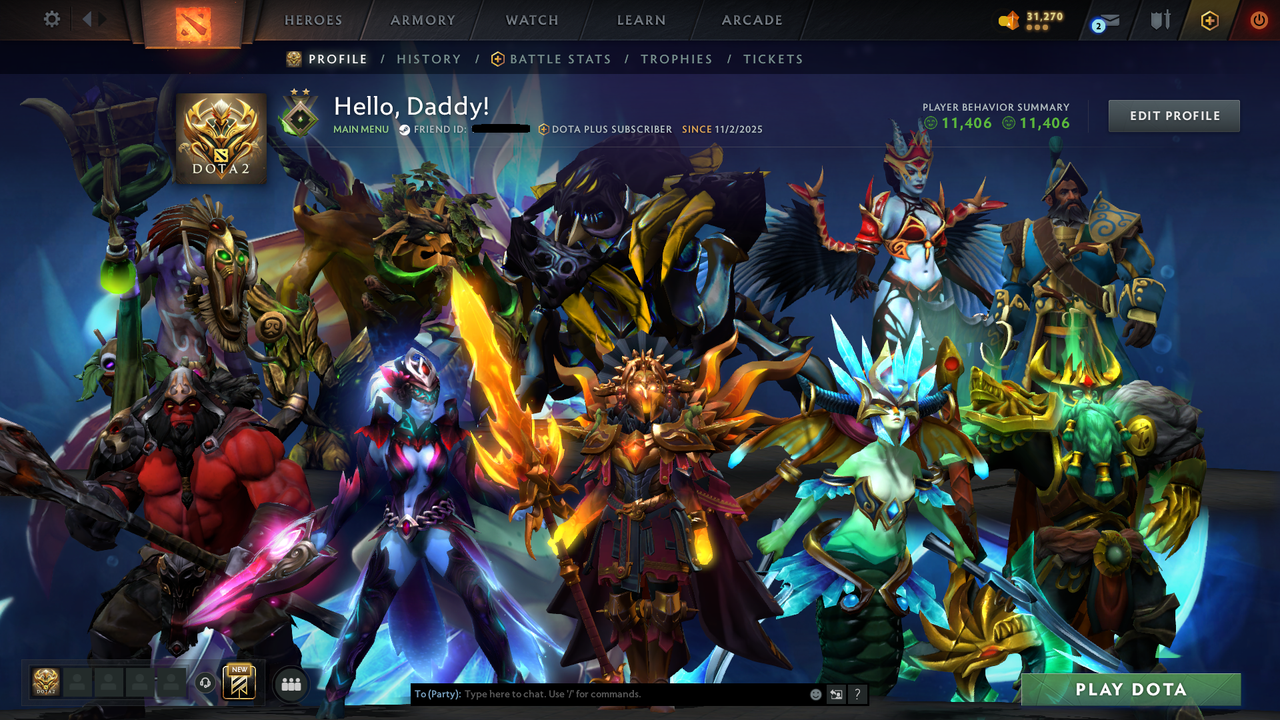Switch to the TROPHIES tab

[676, 59]
